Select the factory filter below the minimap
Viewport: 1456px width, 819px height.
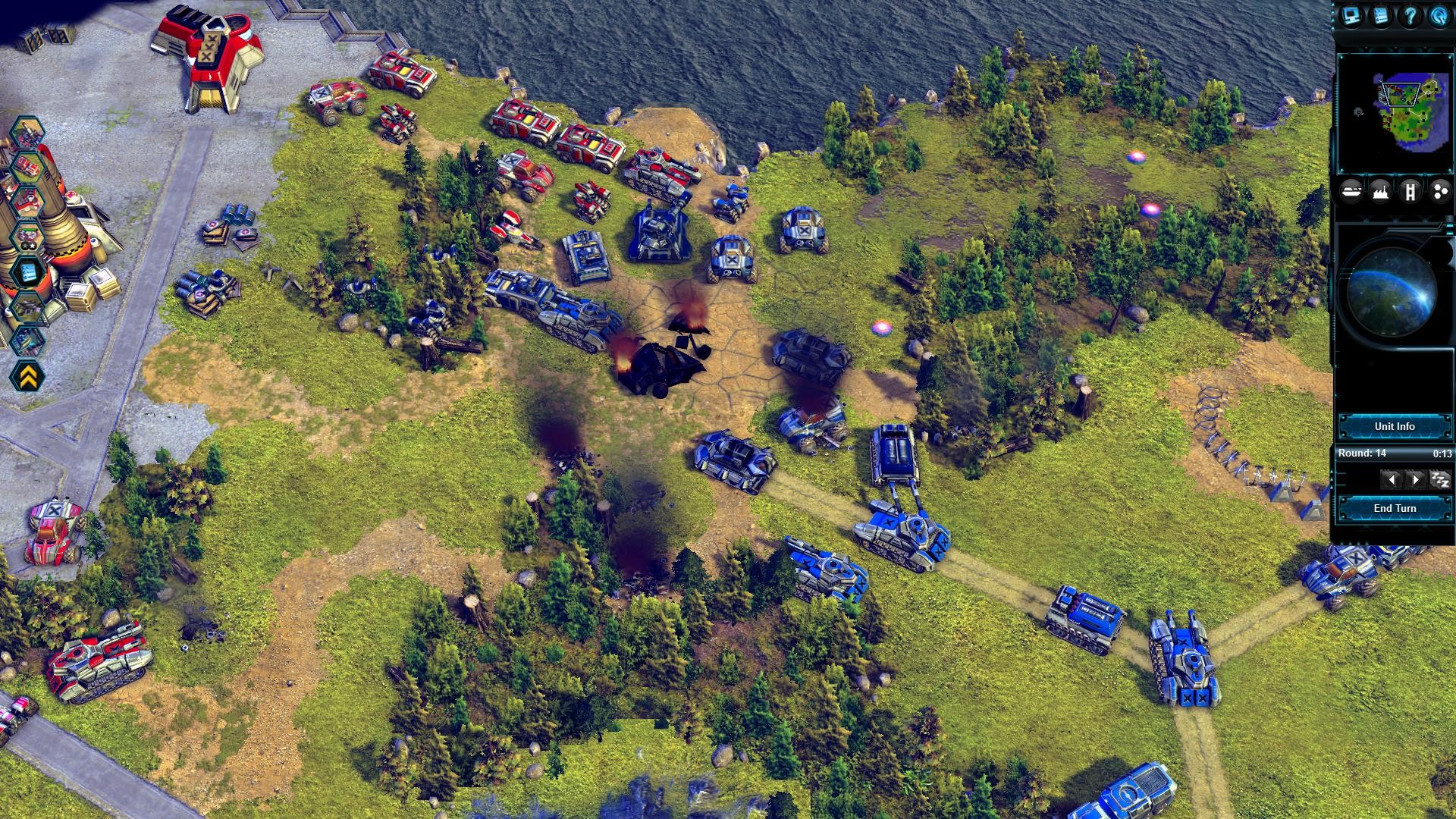point(1381,191)
